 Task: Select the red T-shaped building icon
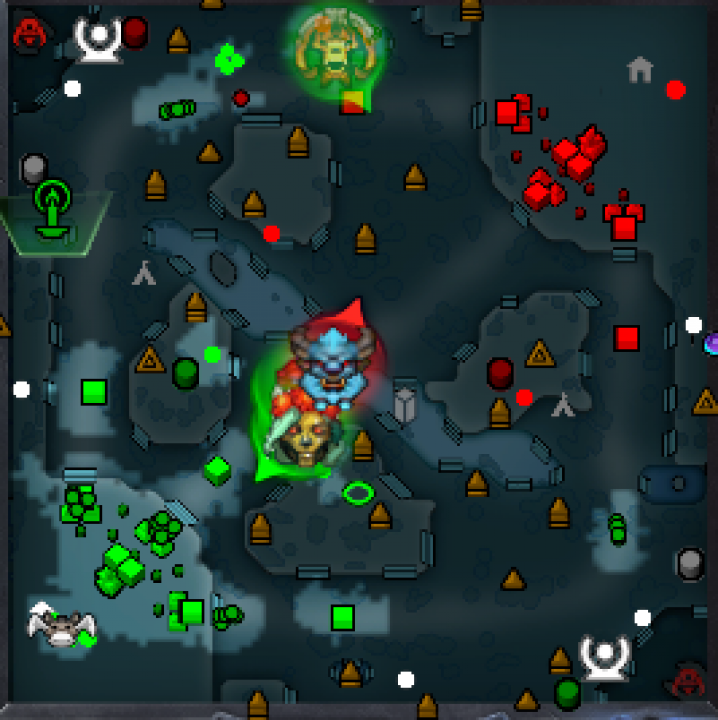click(x=623, y=221)
